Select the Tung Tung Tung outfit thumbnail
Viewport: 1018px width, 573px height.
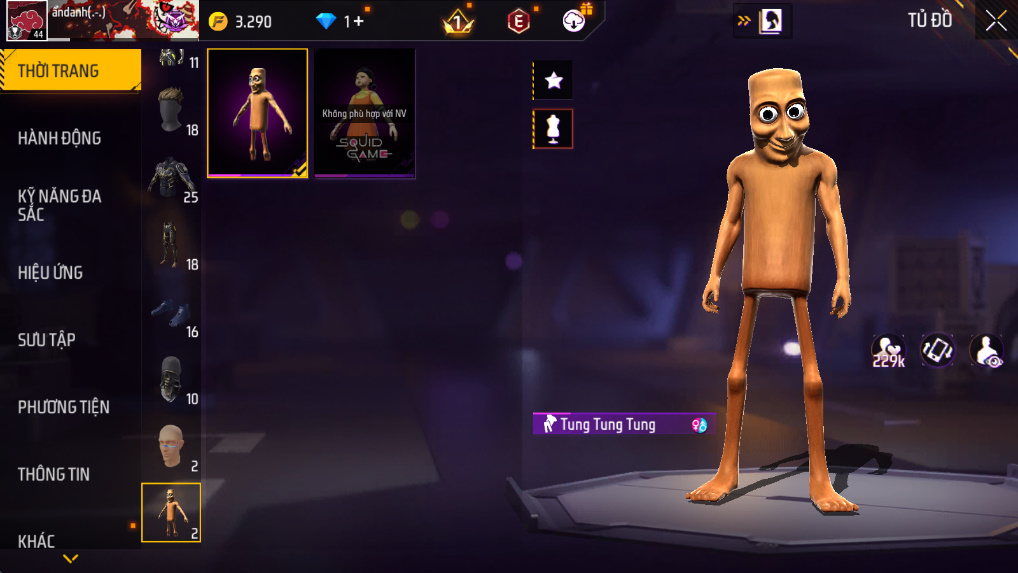click(x=258, y=113)
